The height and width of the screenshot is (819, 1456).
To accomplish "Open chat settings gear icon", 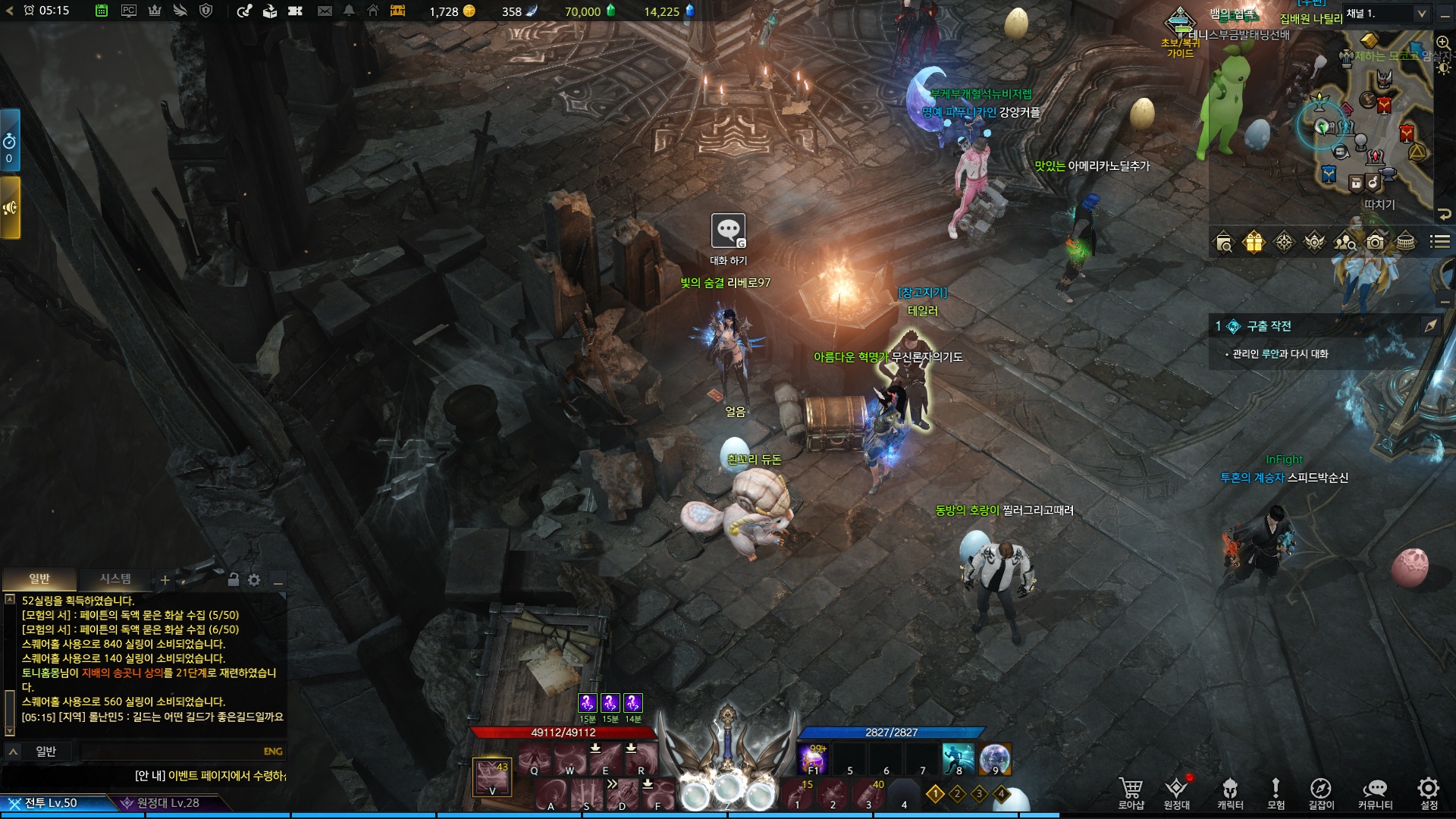I will click(254, 580).
